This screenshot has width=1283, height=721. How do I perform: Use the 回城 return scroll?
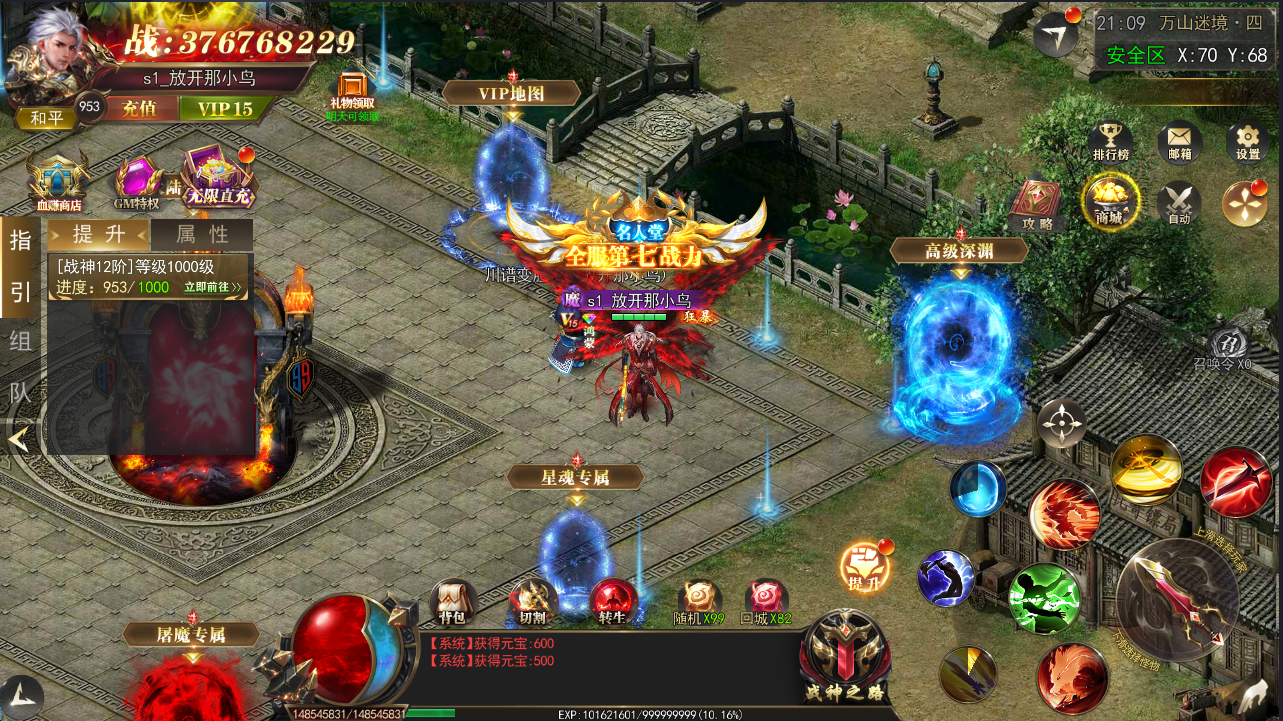coord(766,602)
